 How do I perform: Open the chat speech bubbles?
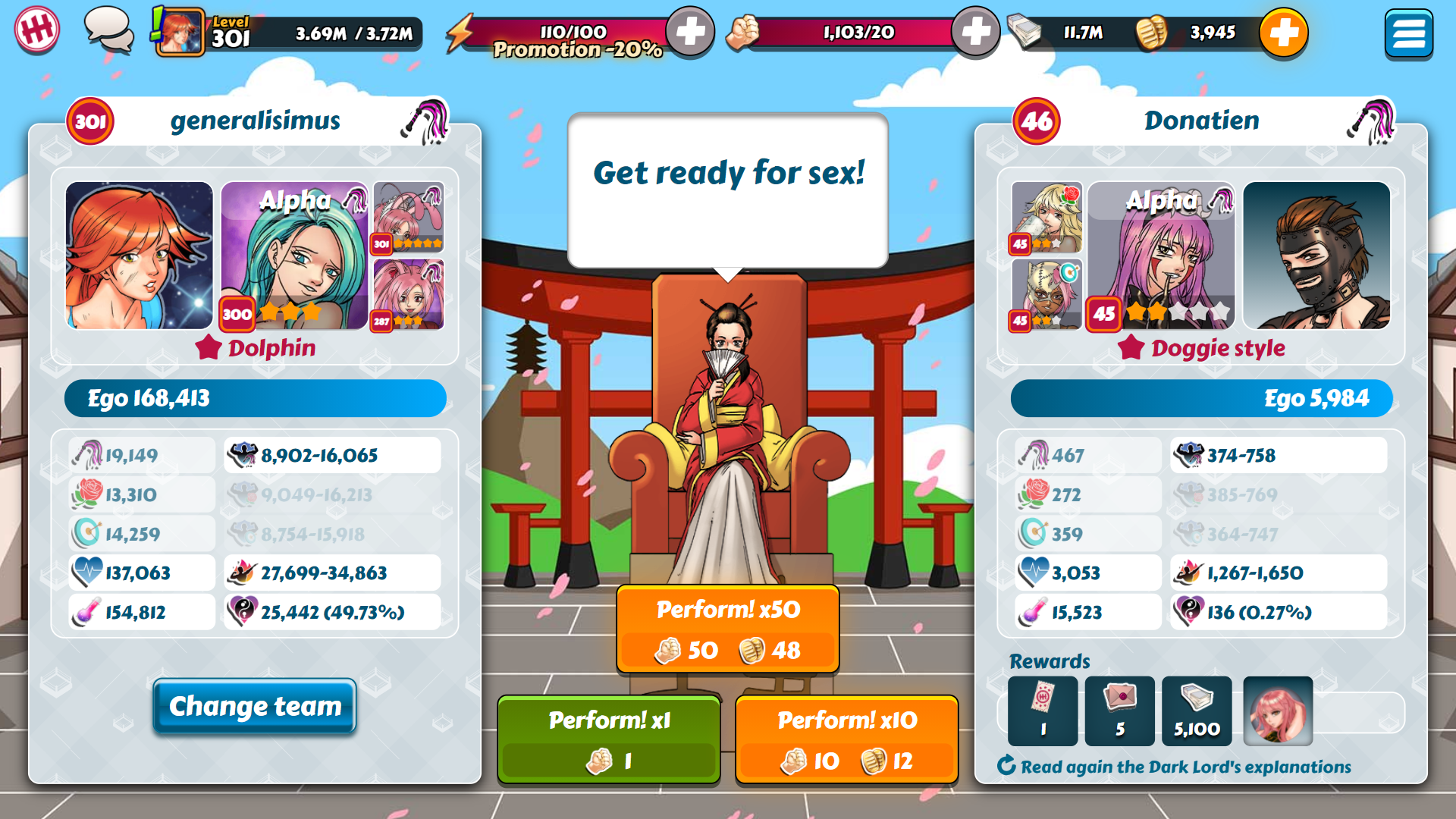coord(108,30)
